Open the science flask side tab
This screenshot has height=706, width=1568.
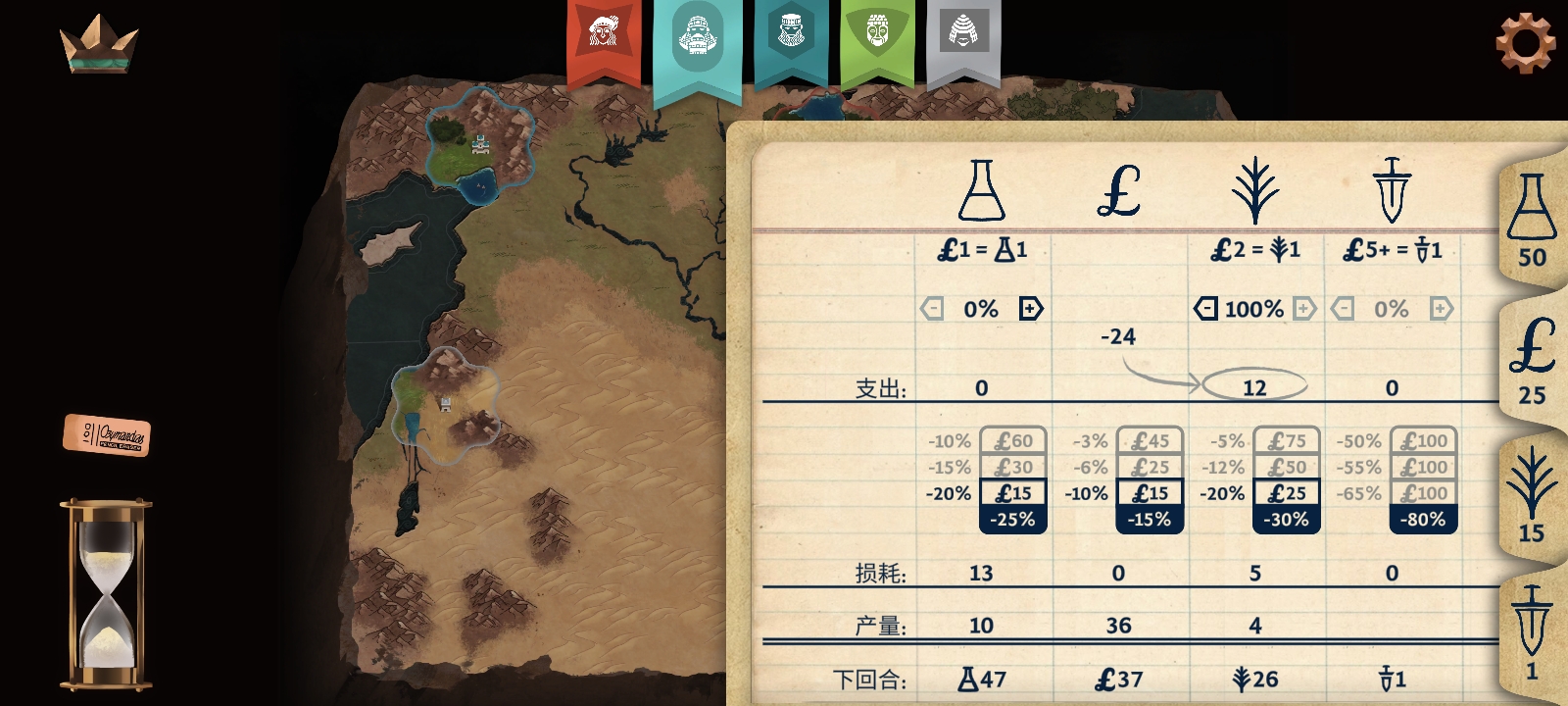pyautogui.click(x=1532, y=223)
